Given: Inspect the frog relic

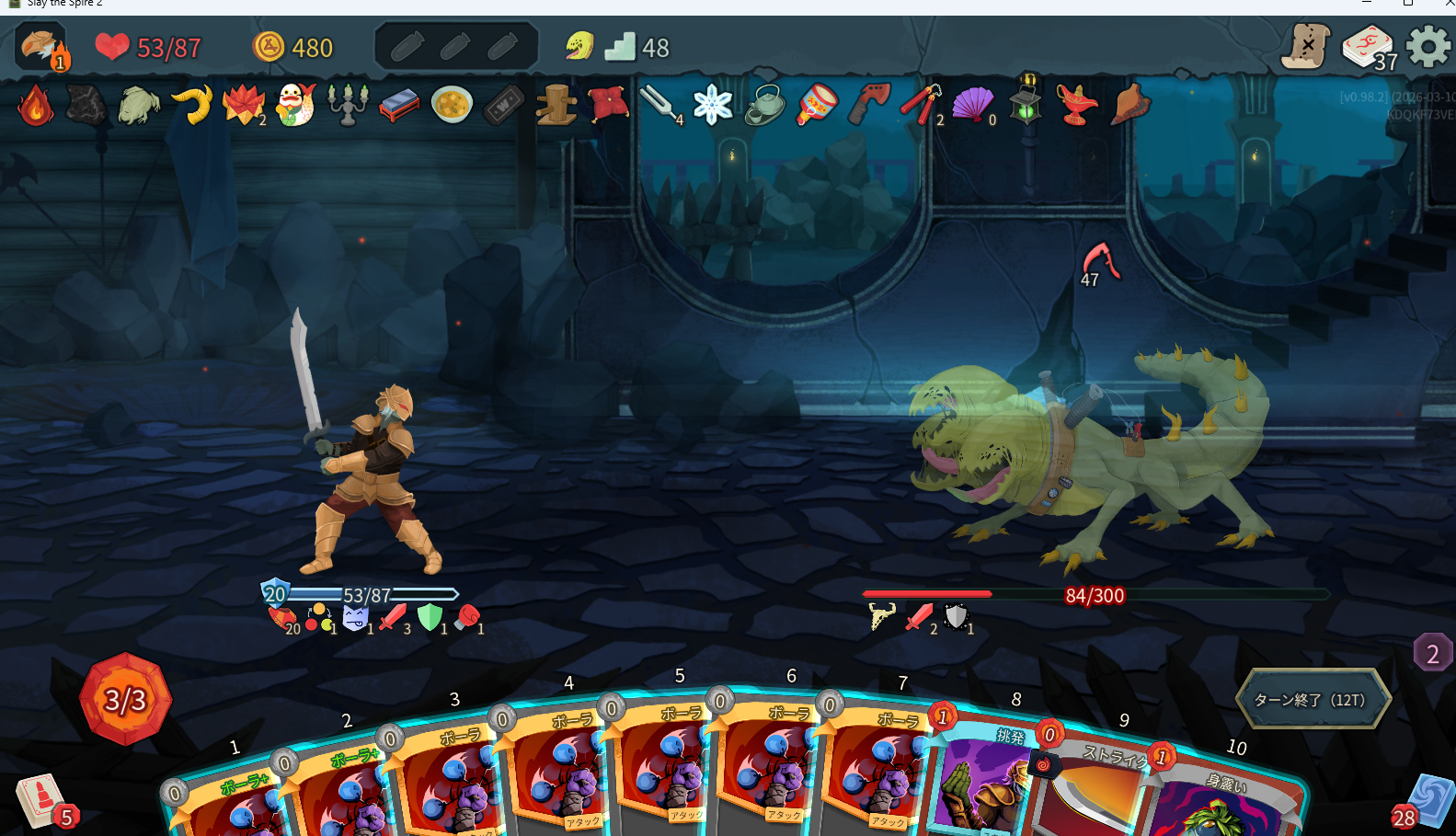Looking at the screenshot, I should (139, 106).
